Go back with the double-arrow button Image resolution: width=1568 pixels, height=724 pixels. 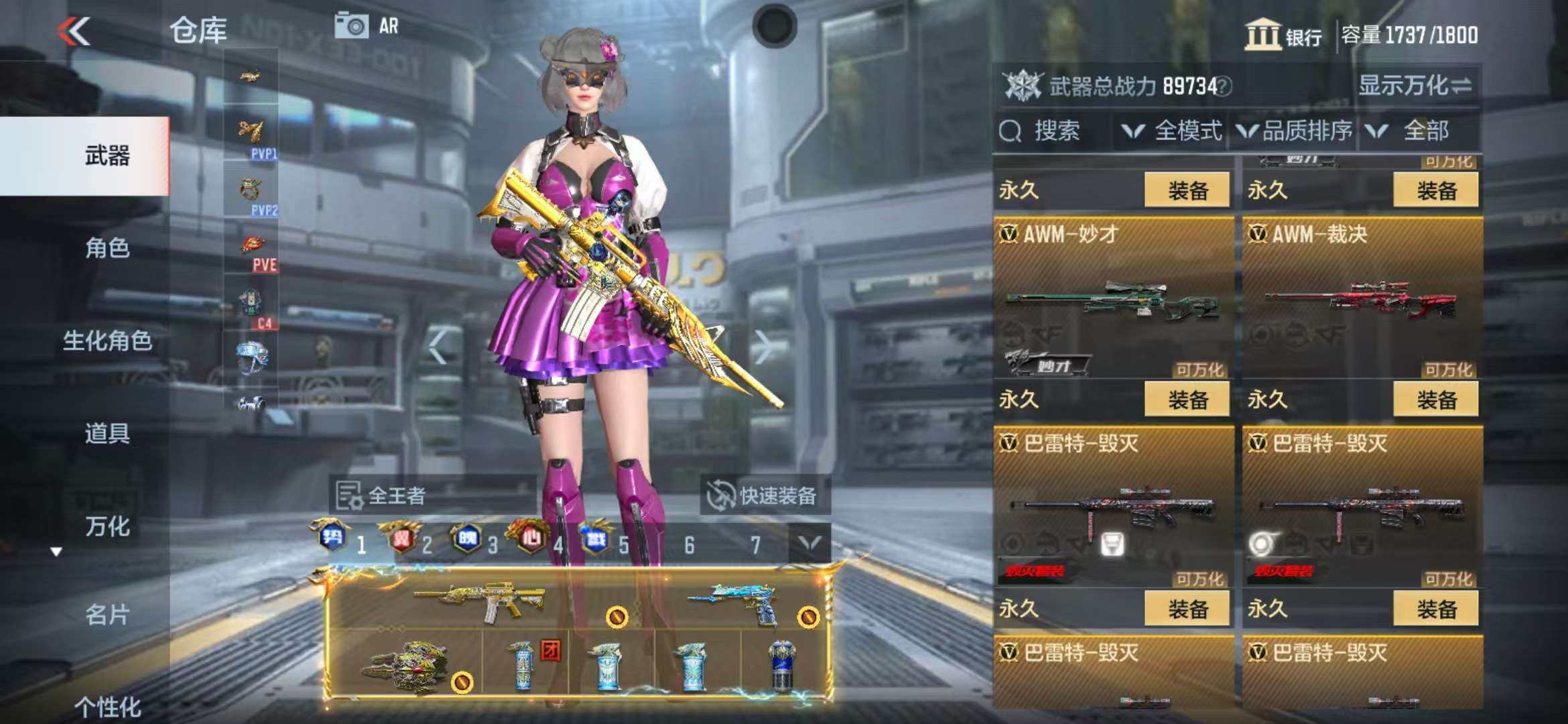pyautogui.click(x=74, y=31)
